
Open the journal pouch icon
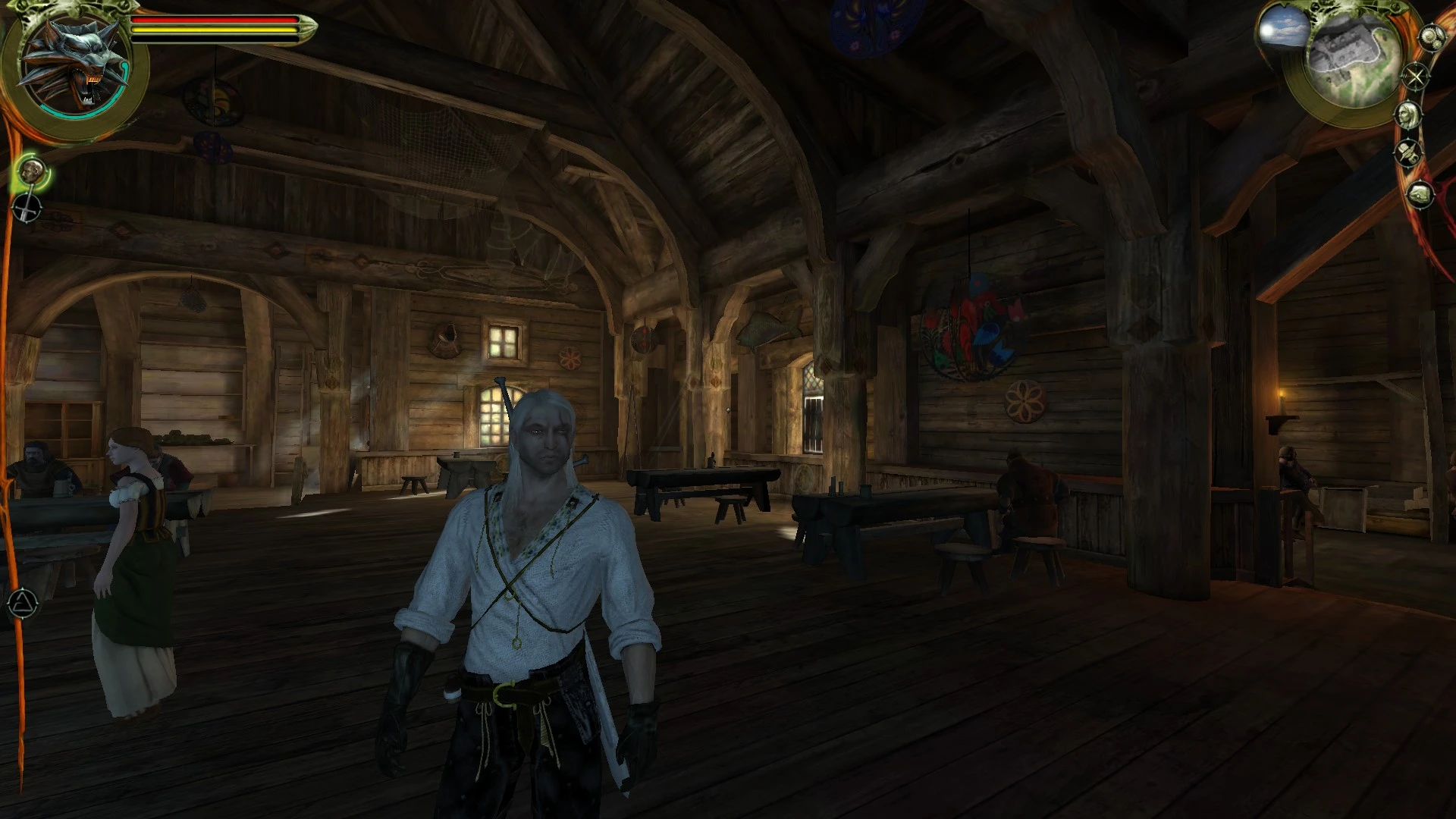click(x=1407, y=152)
